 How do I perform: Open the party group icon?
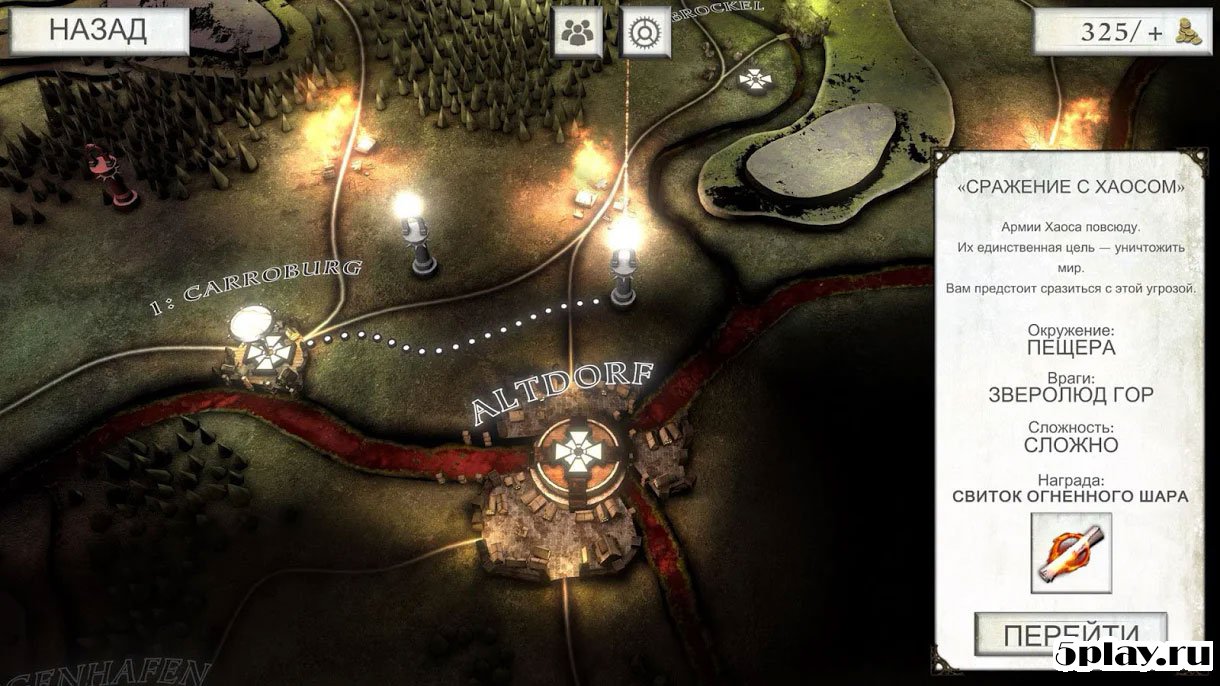[x=578, y=32]
